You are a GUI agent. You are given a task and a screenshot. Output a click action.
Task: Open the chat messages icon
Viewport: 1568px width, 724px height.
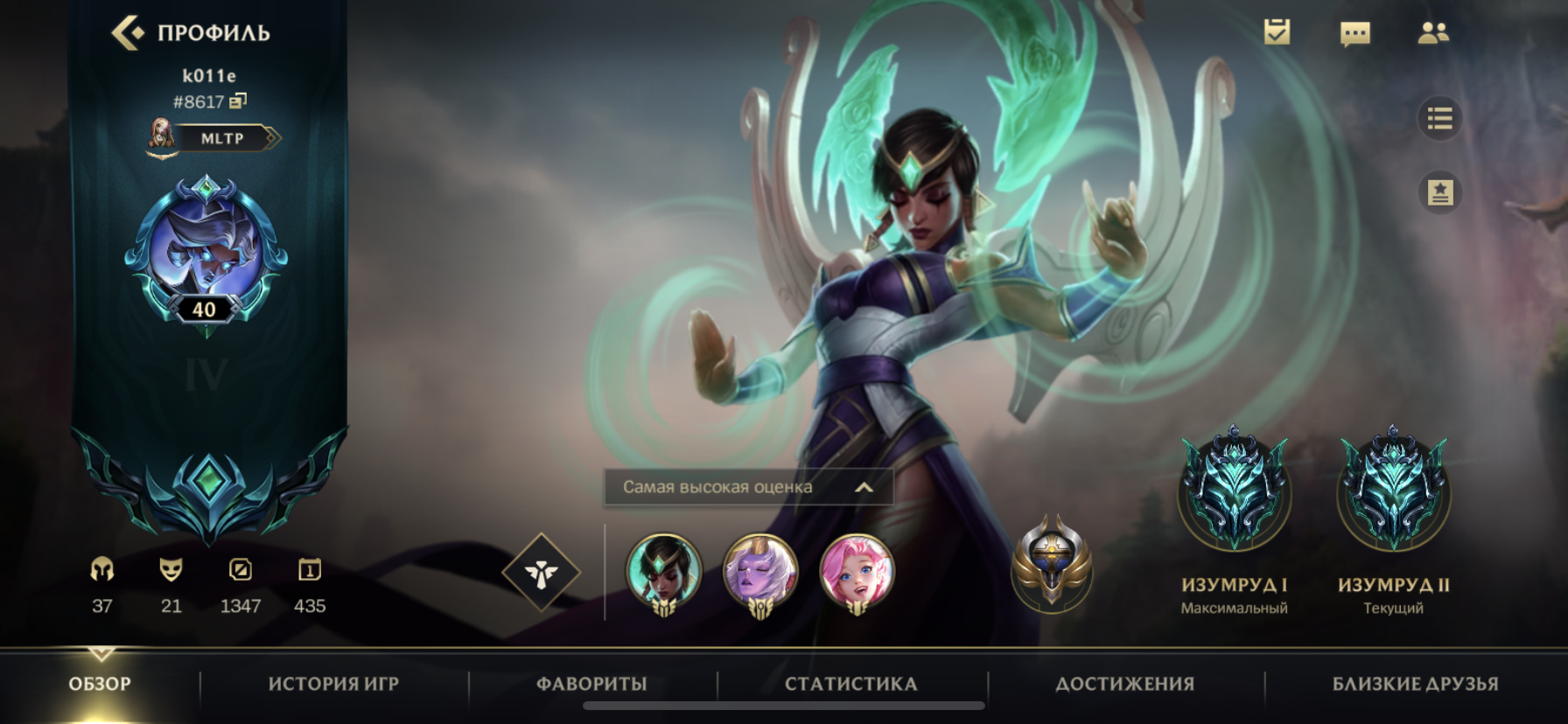coord(1354,33)
